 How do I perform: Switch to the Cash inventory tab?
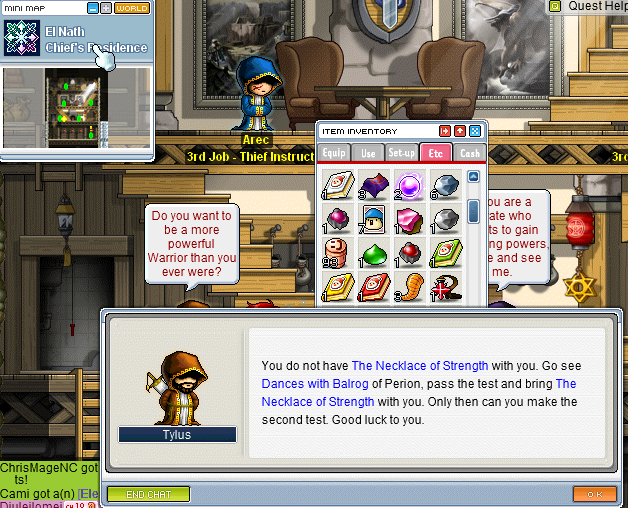[469, 153]
